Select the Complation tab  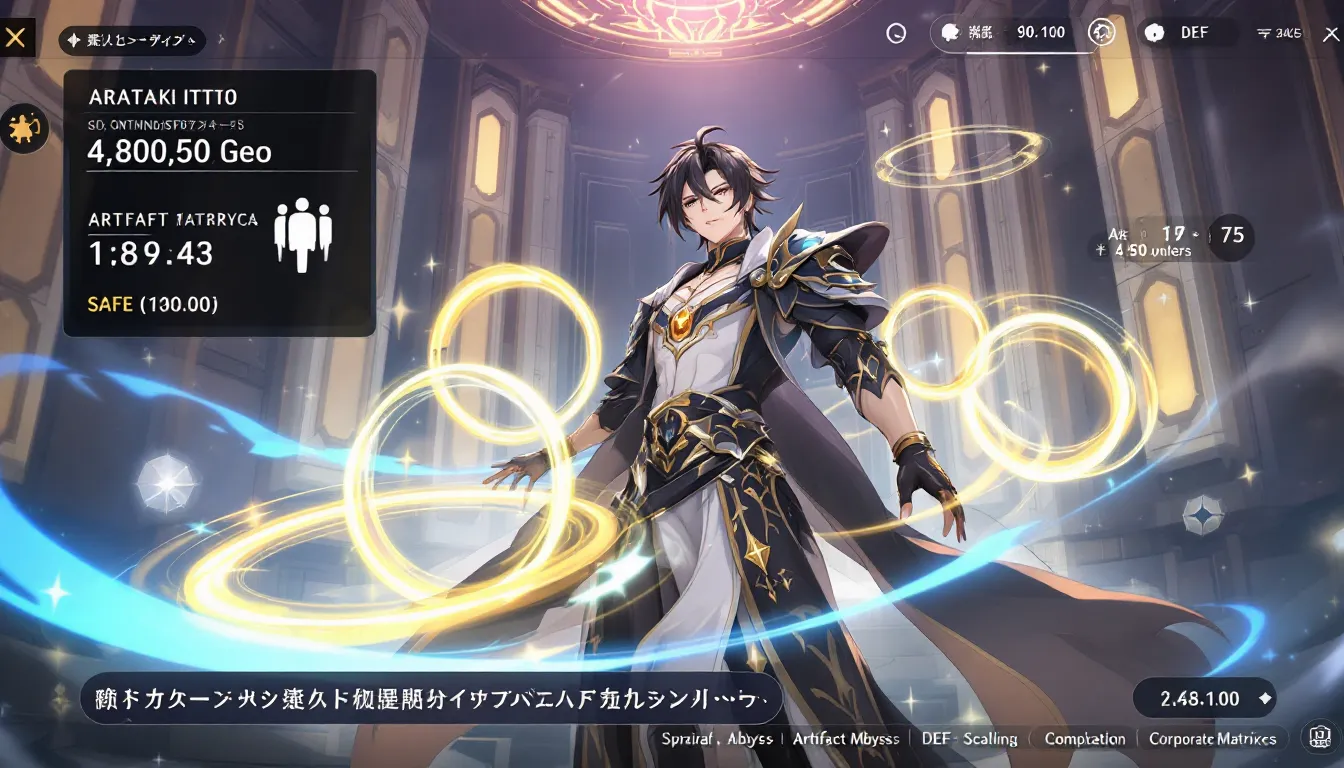pyautogui.click(x=1084, y=739)
